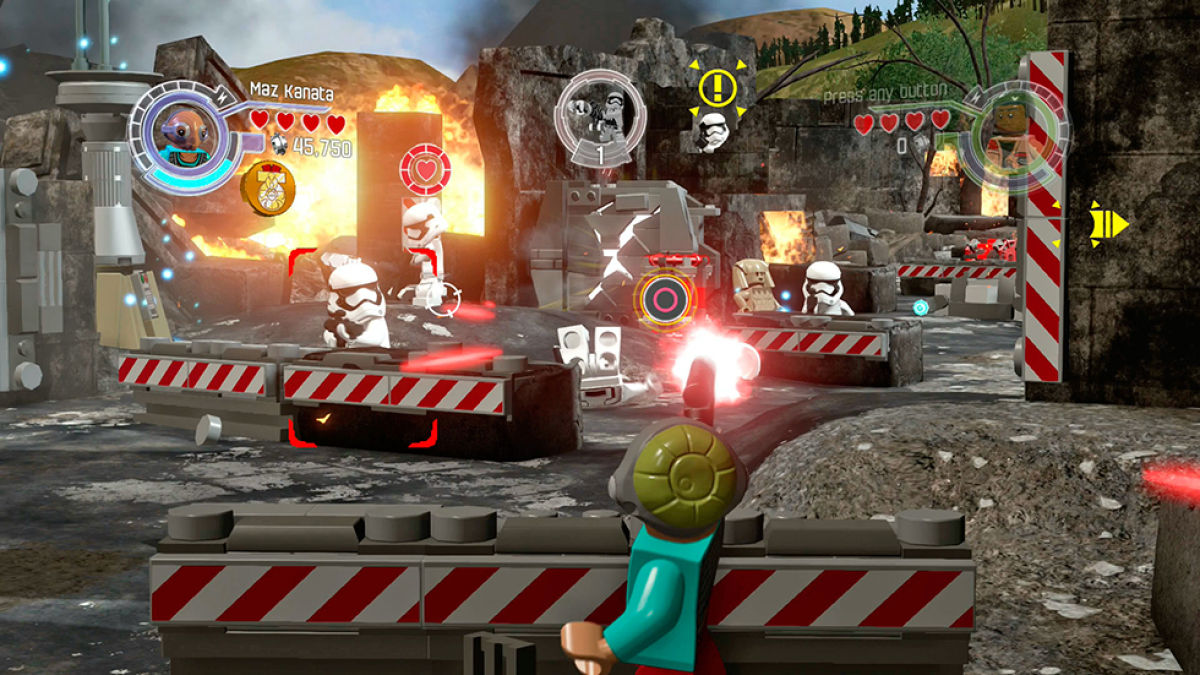
Task: Select the red circular aiming reticle
Action: click(663, 299)
